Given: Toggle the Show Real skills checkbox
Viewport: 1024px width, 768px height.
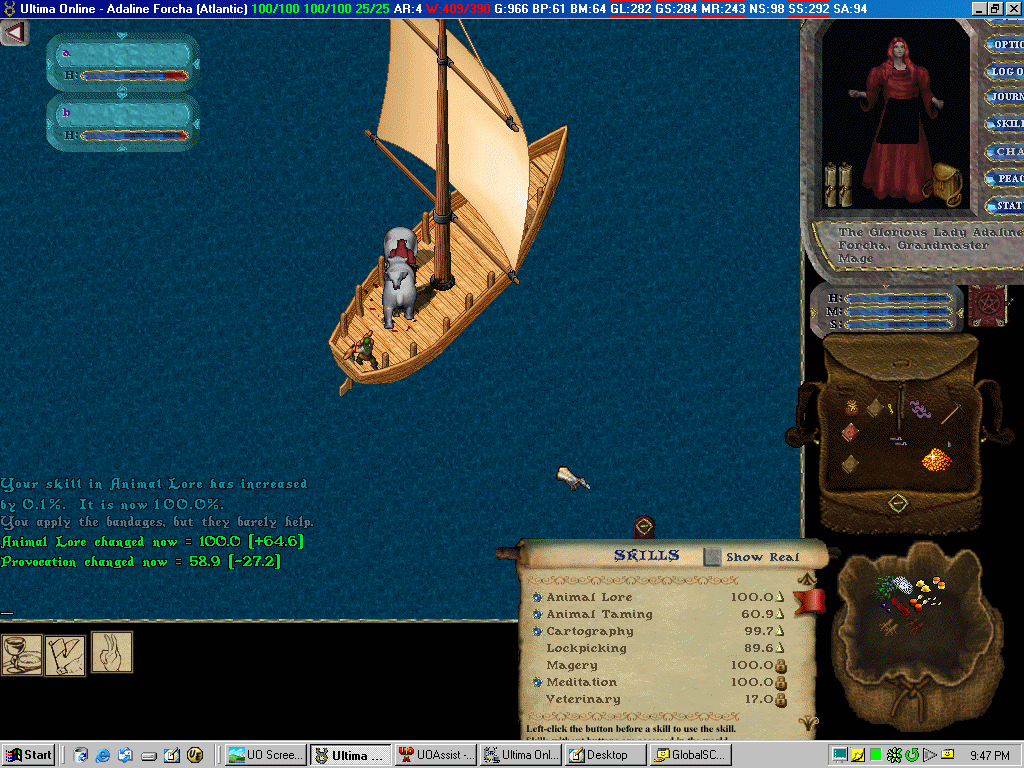Looking at the screenshot, I should point(711,556).
